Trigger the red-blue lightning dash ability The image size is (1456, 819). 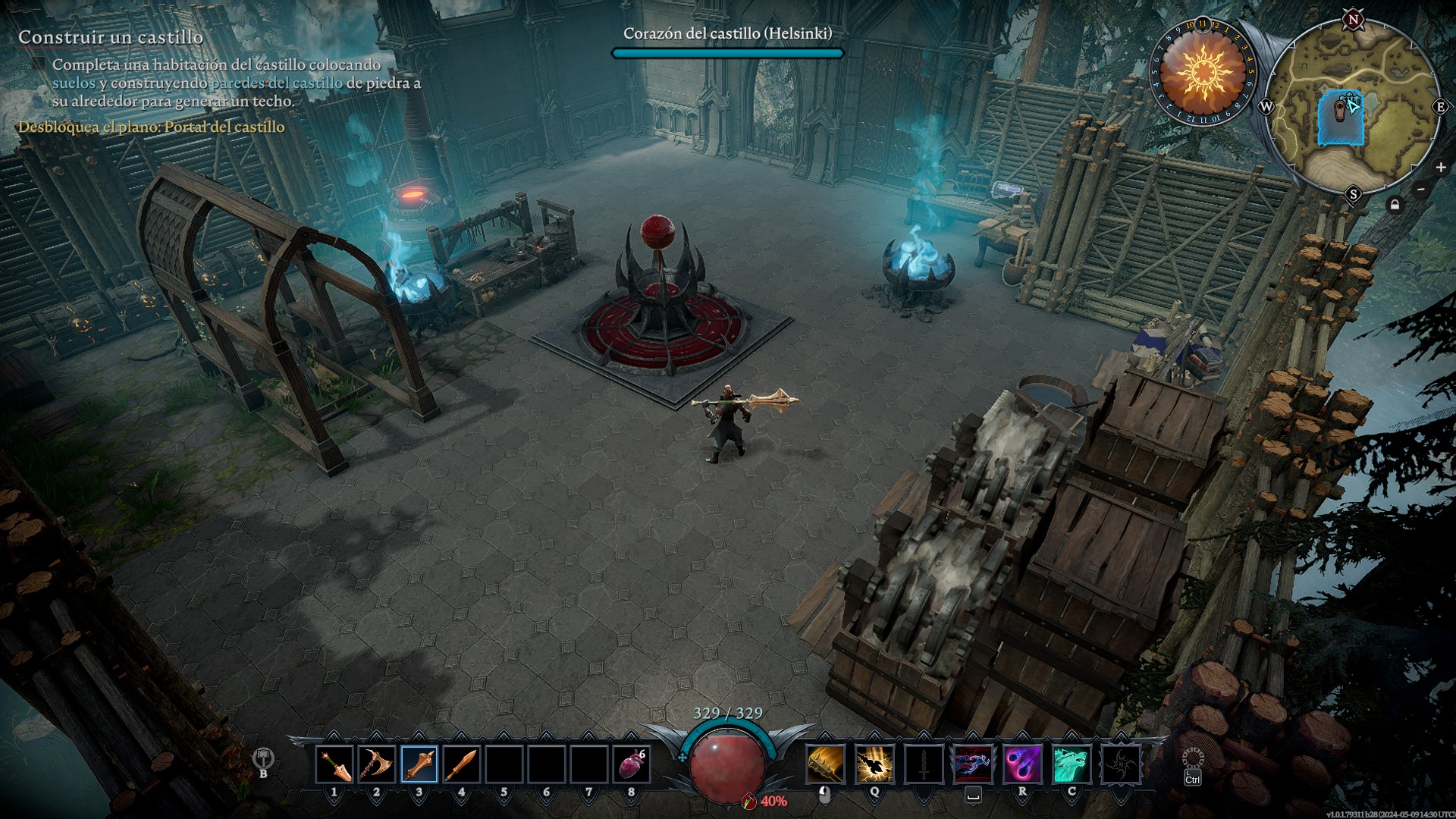point(973,764)
